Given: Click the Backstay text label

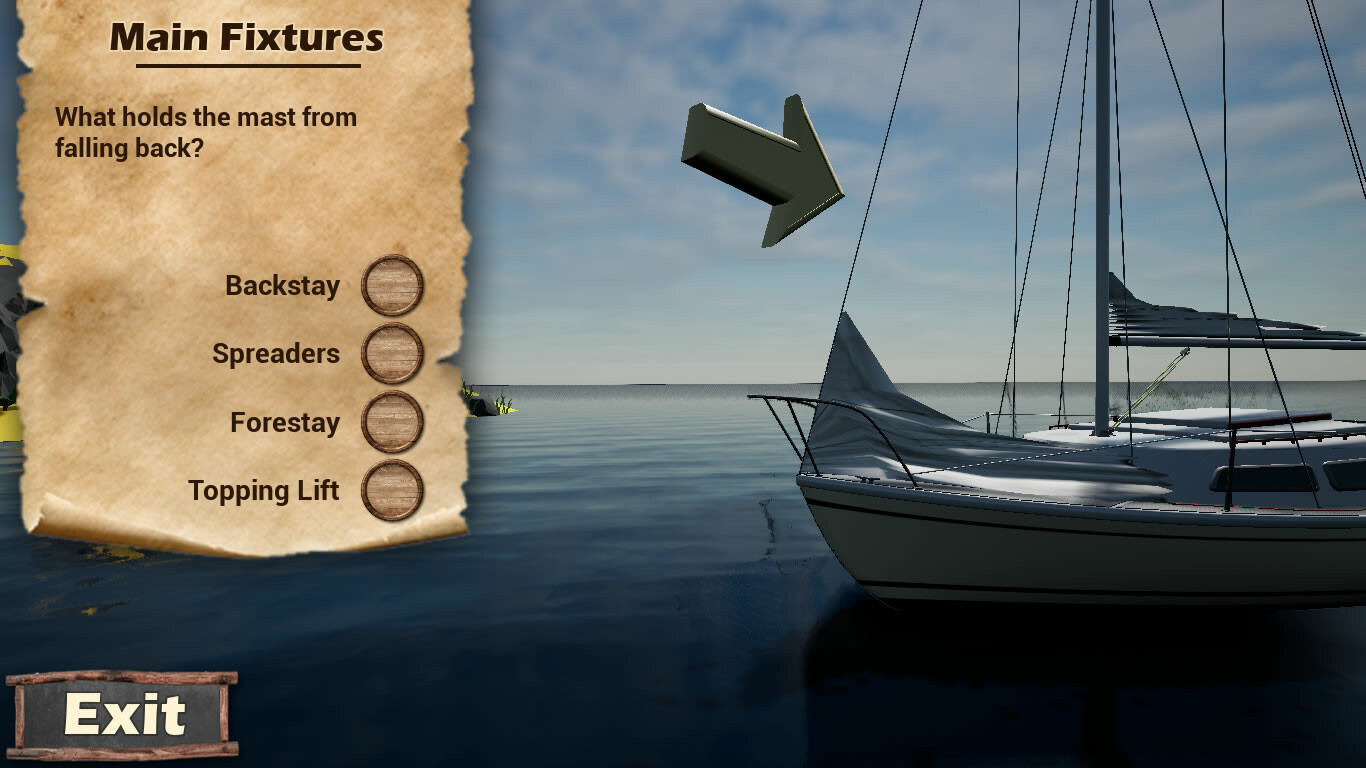Looking at the screenshot, I should click(283, 285).
